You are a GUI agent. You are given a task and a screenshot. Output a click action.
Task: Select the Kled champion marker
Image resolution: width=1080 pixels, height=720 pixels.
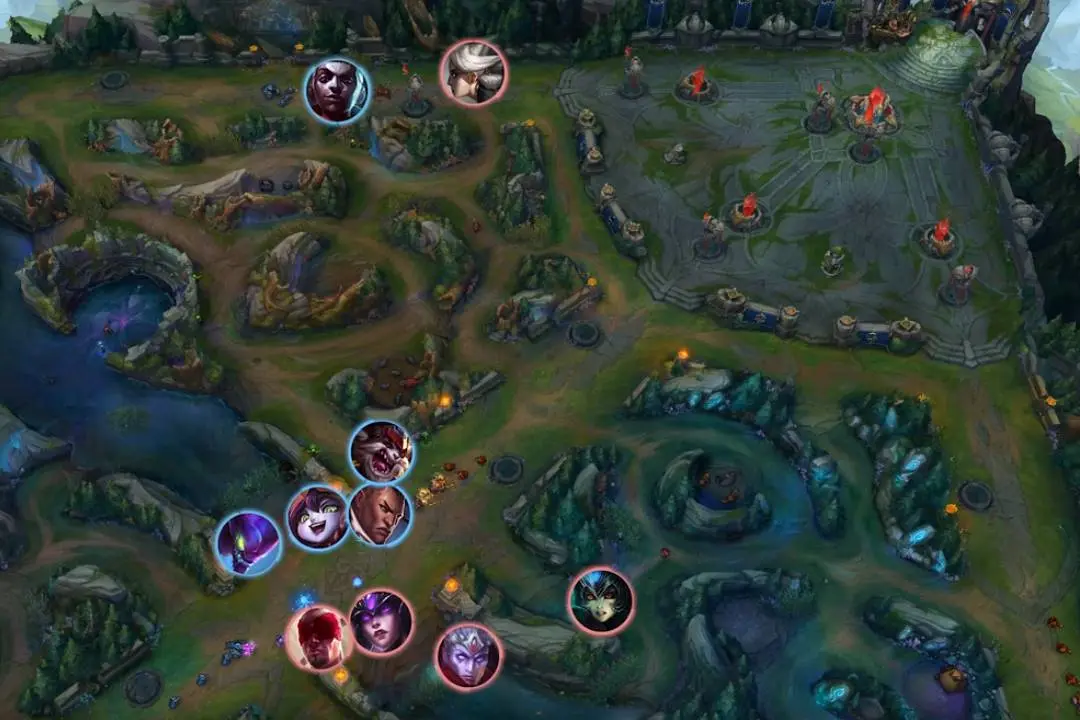(x=381, y=452)
